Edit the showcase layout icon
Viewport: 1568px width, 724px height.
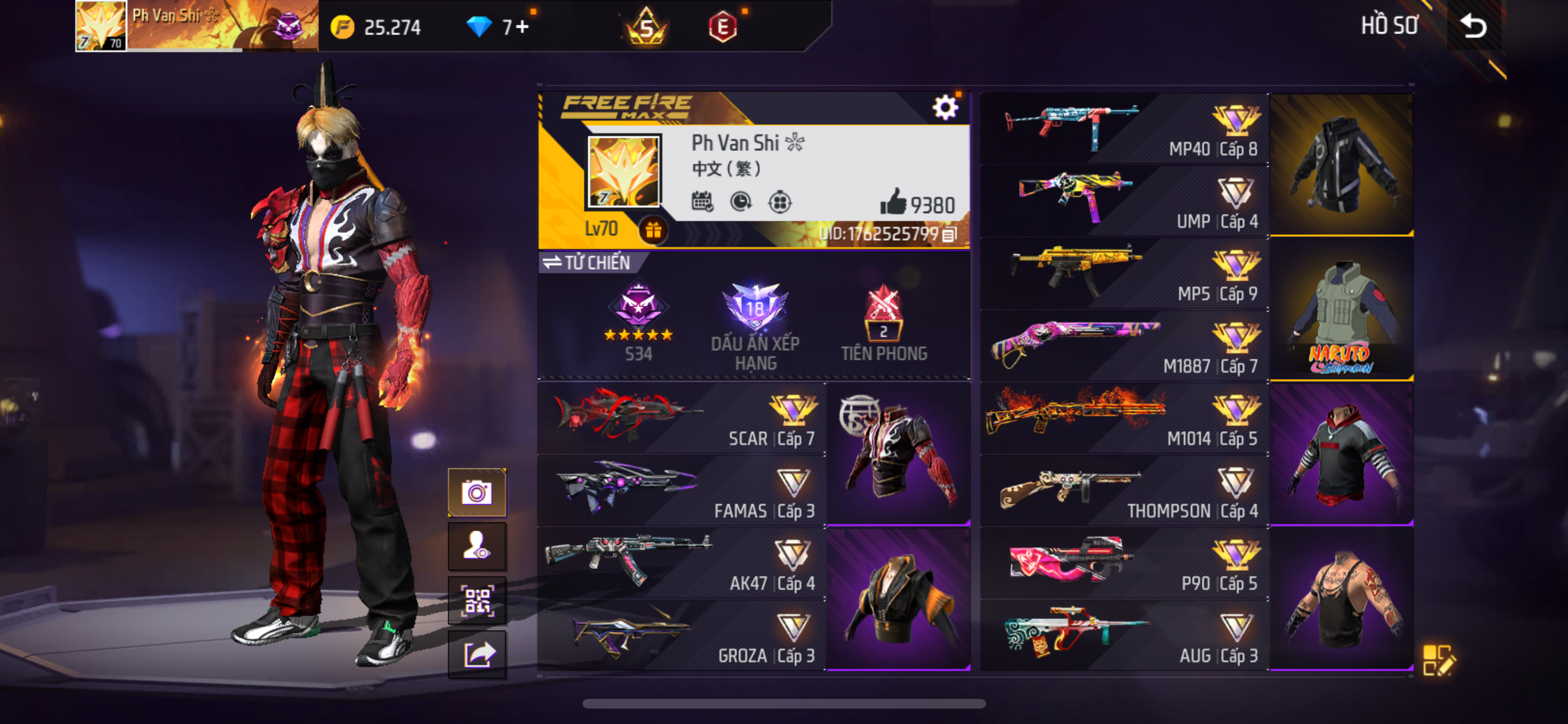(1437, 660)
